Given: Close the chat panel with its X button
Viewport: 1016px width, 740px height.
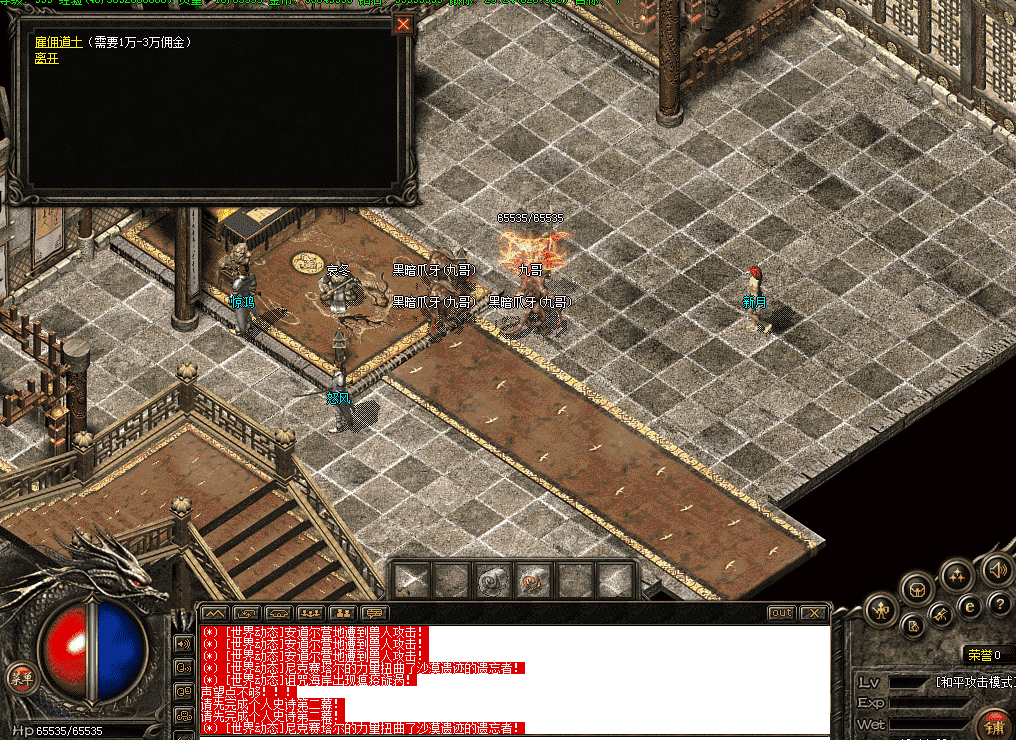Looking at the screenshot, I should click(x=815, y=612).
